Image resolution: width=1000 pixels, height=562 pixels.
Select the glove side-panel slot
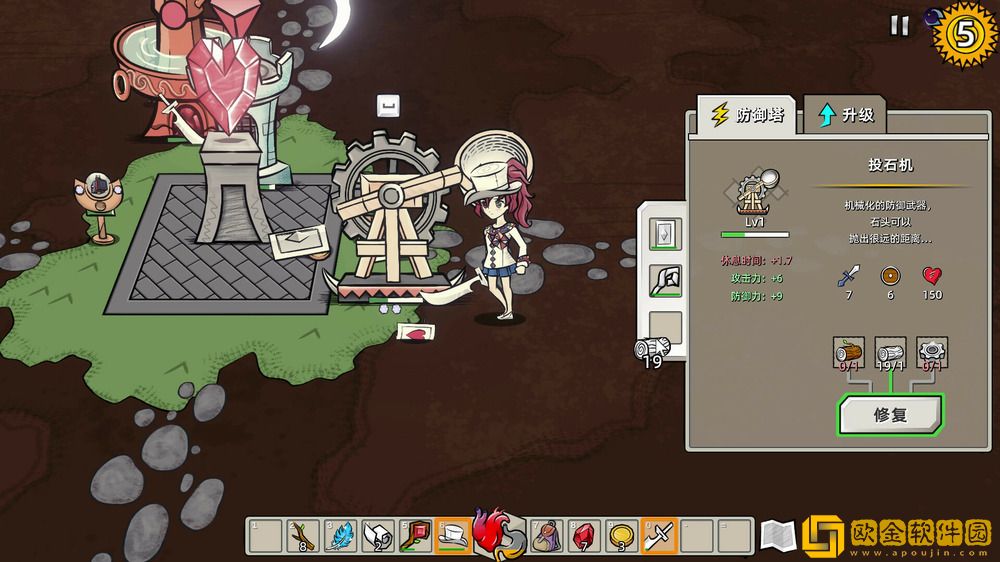[x=665, y=281]
